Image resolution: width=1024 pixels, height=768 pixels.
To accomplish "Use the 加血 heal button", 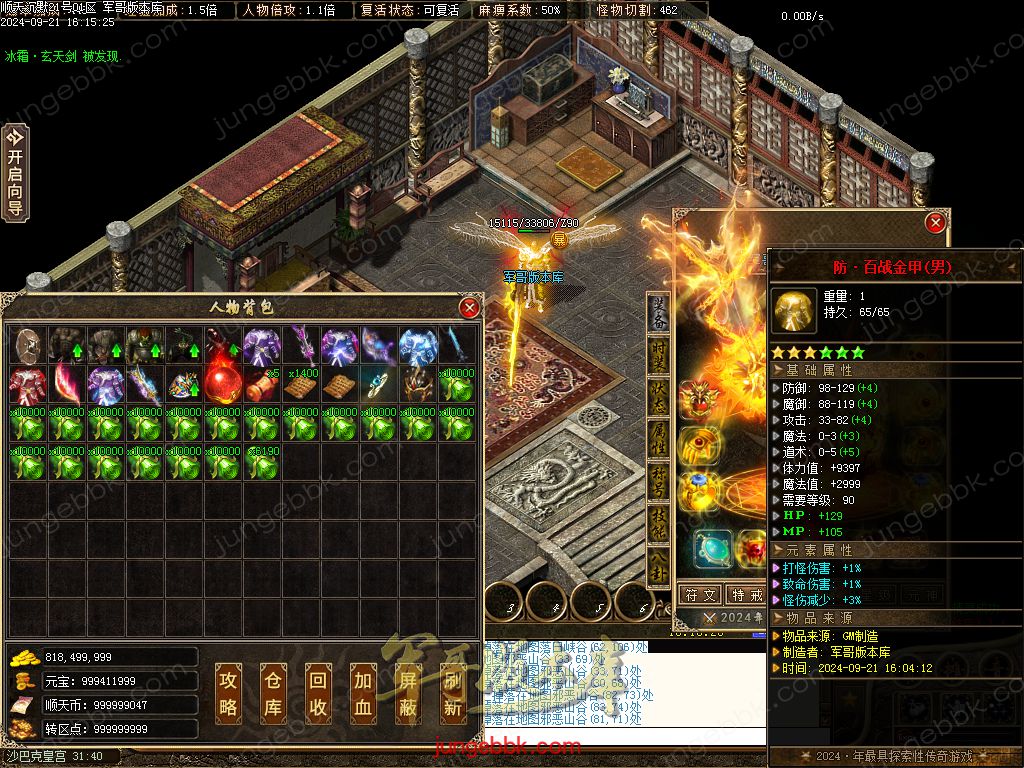I will click(363, 693).
